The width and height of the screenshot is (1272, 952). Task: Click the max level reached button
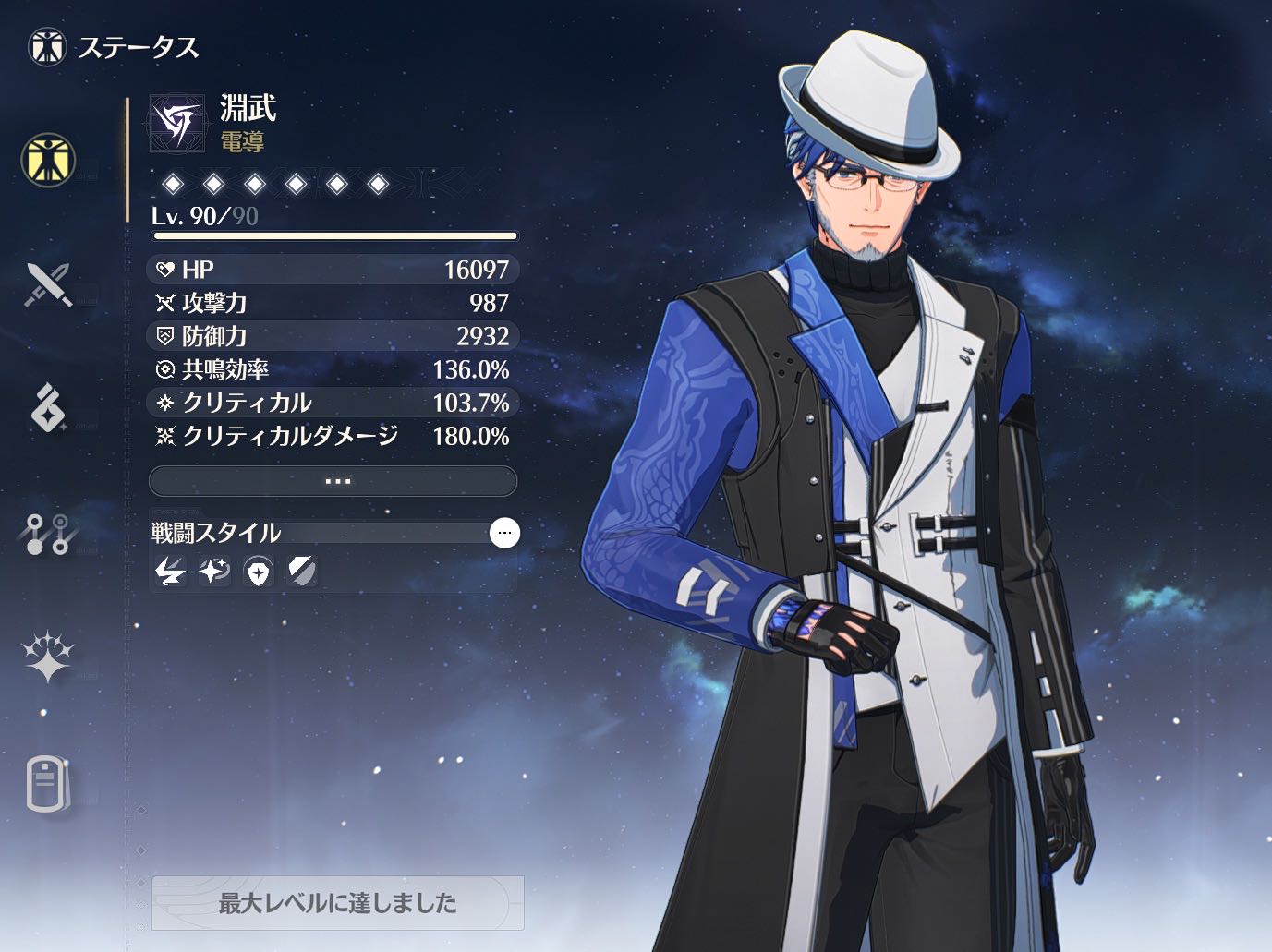coord(338,902)
